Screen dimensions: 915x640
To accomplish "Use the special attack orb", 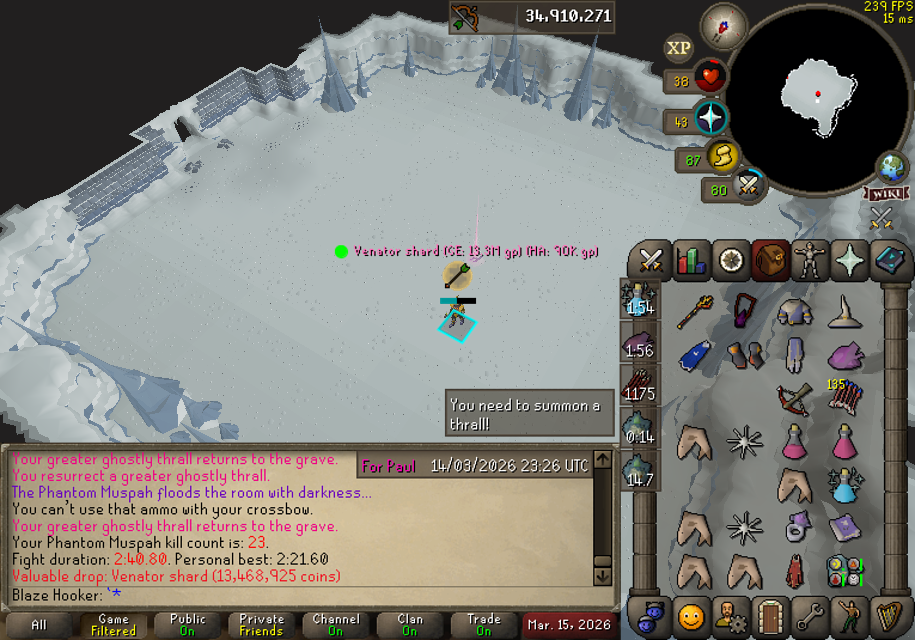I will 747,186.
